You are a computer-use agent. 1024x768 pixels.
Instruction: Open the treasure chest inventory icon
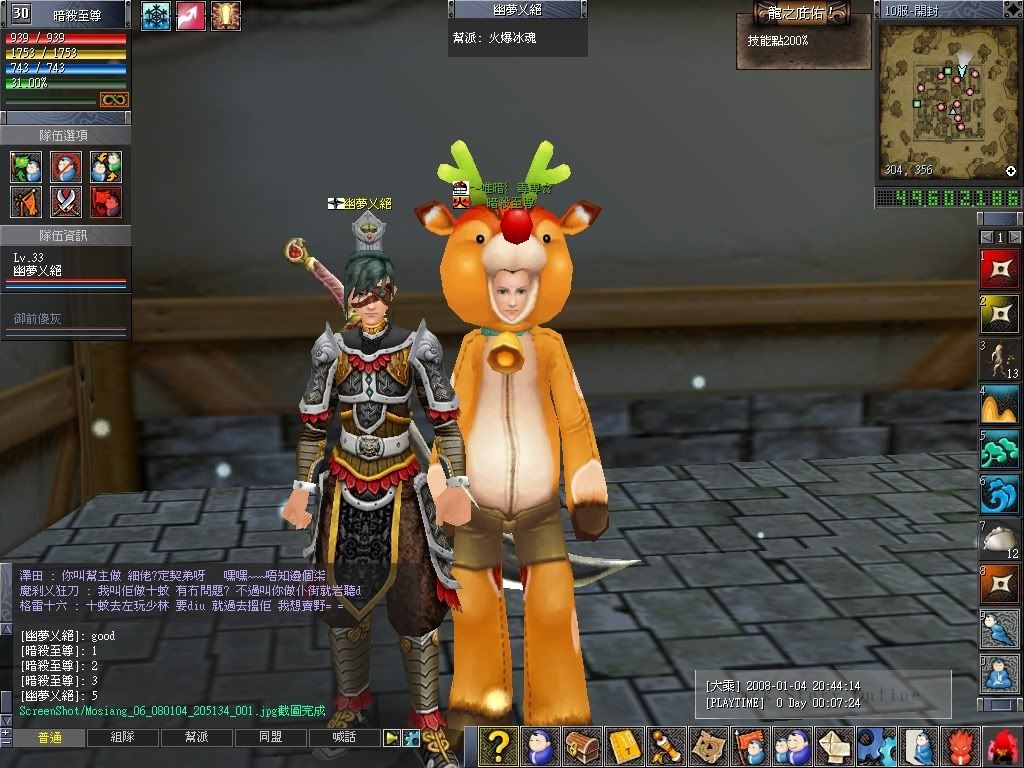coord(583,747)
